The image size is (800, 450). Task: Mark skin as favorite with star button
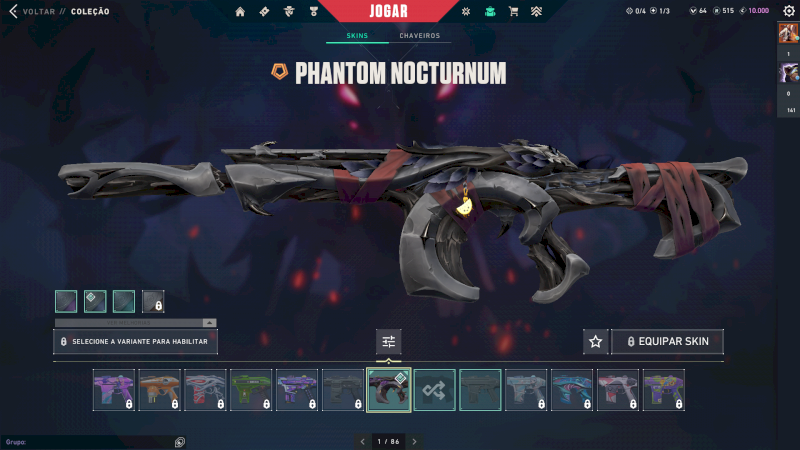tap(596, 342)
